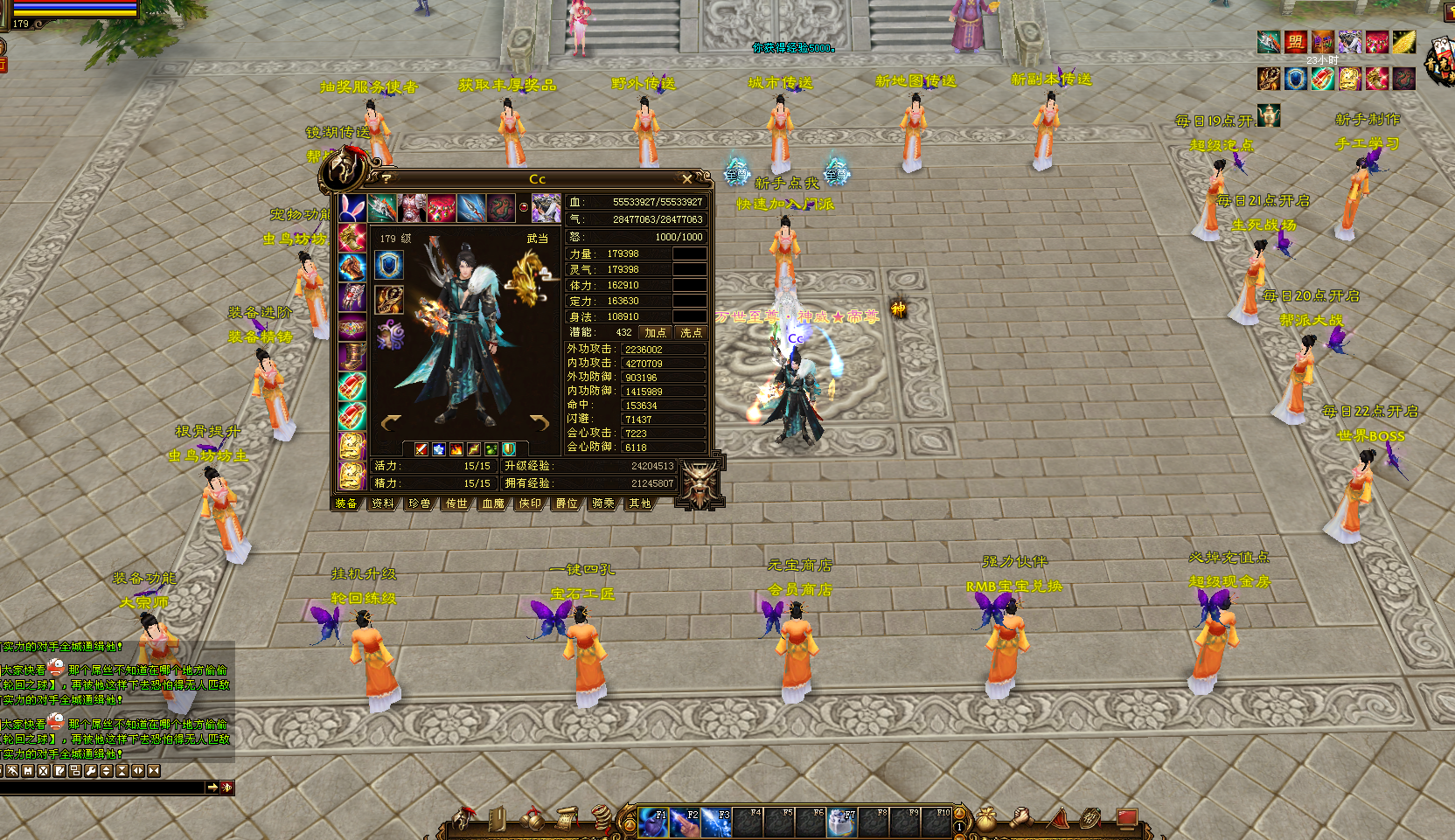Switch to the 血魔 tab
This screenshot has height=840, width=1455.
(493, 503)
